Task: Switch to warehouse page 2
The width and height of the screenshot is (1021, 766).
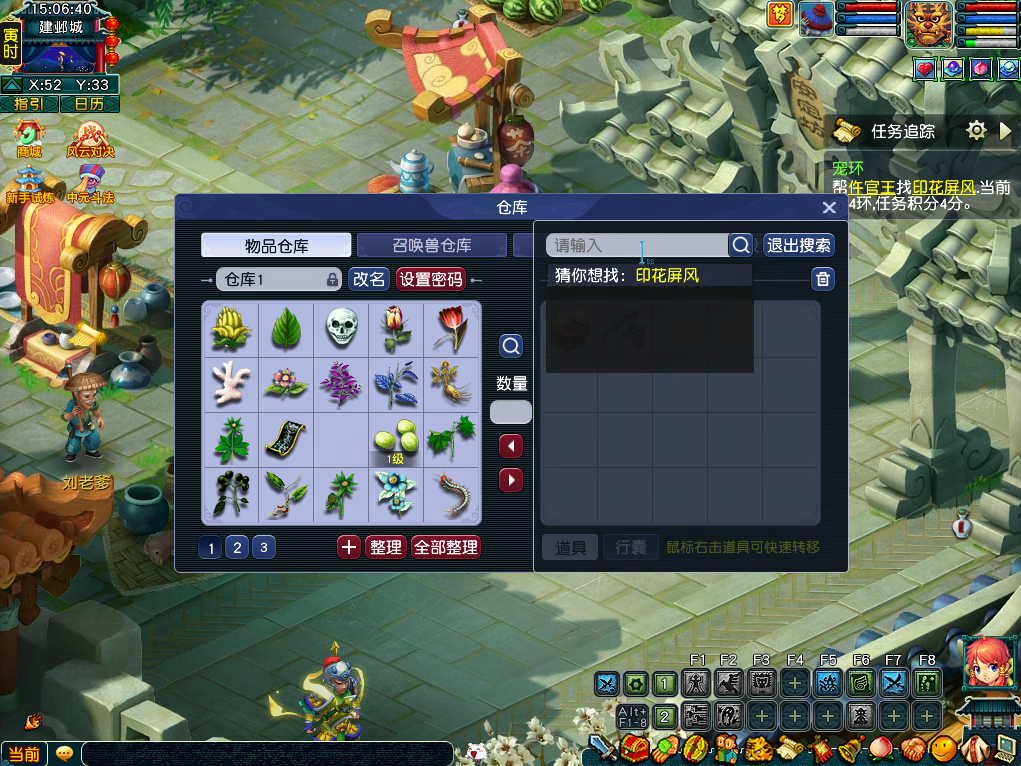Action: [x=237, y=547]
